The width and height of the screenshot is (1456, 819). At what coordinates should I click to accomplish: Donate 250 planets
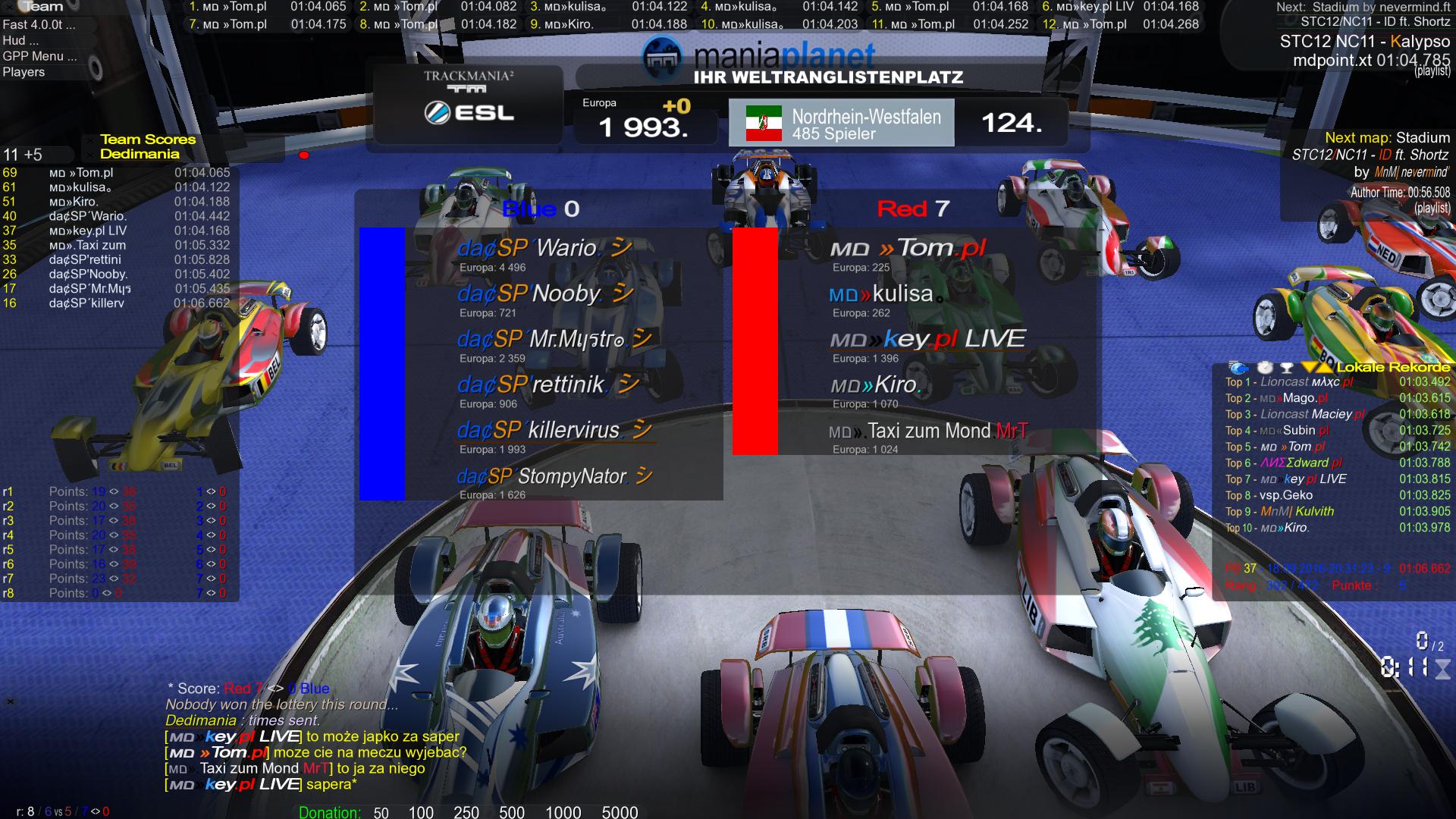(x=466, y=812)
